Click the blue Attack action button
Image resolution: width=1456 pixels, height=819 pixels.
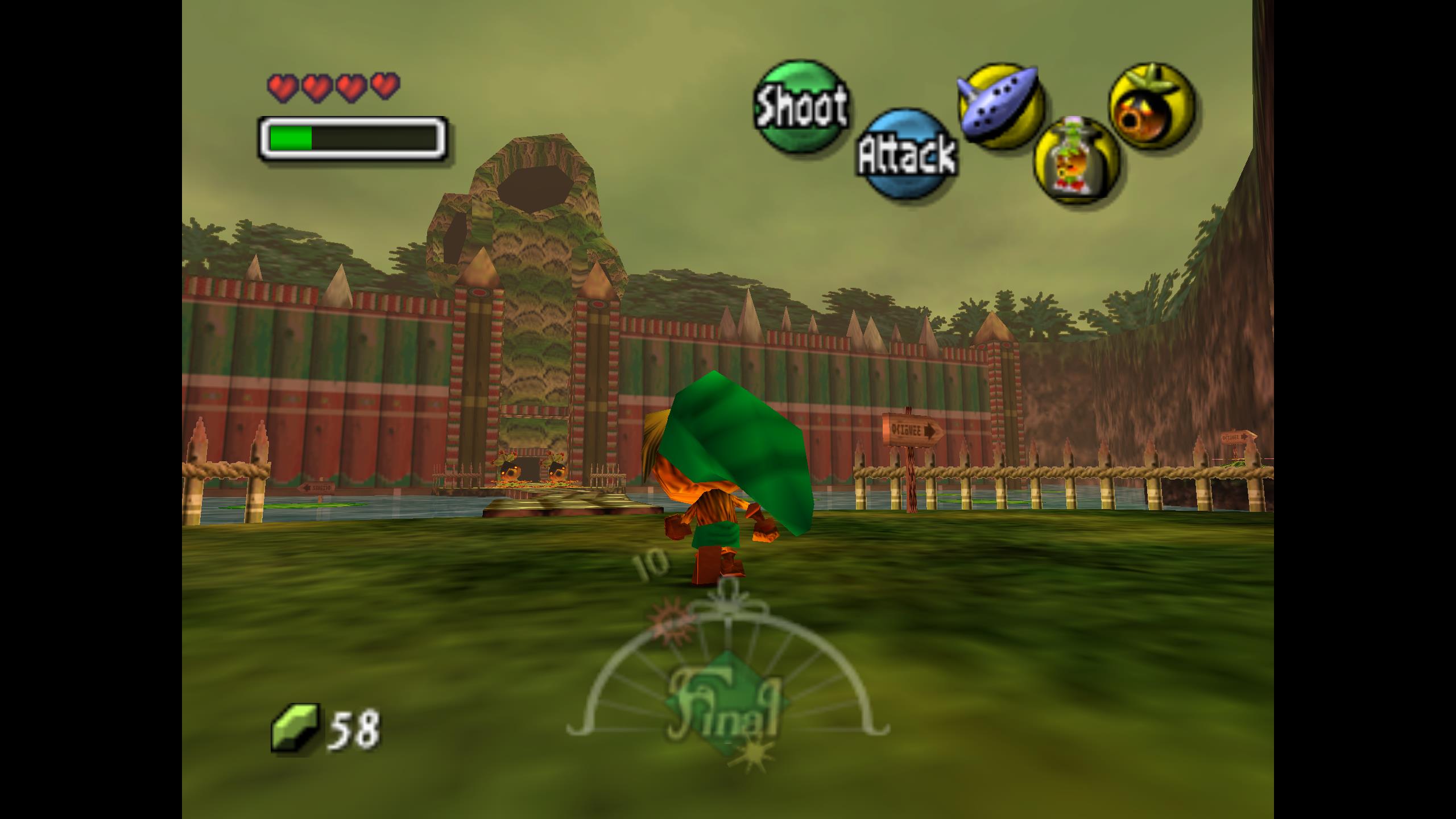(x=906, y=154)
